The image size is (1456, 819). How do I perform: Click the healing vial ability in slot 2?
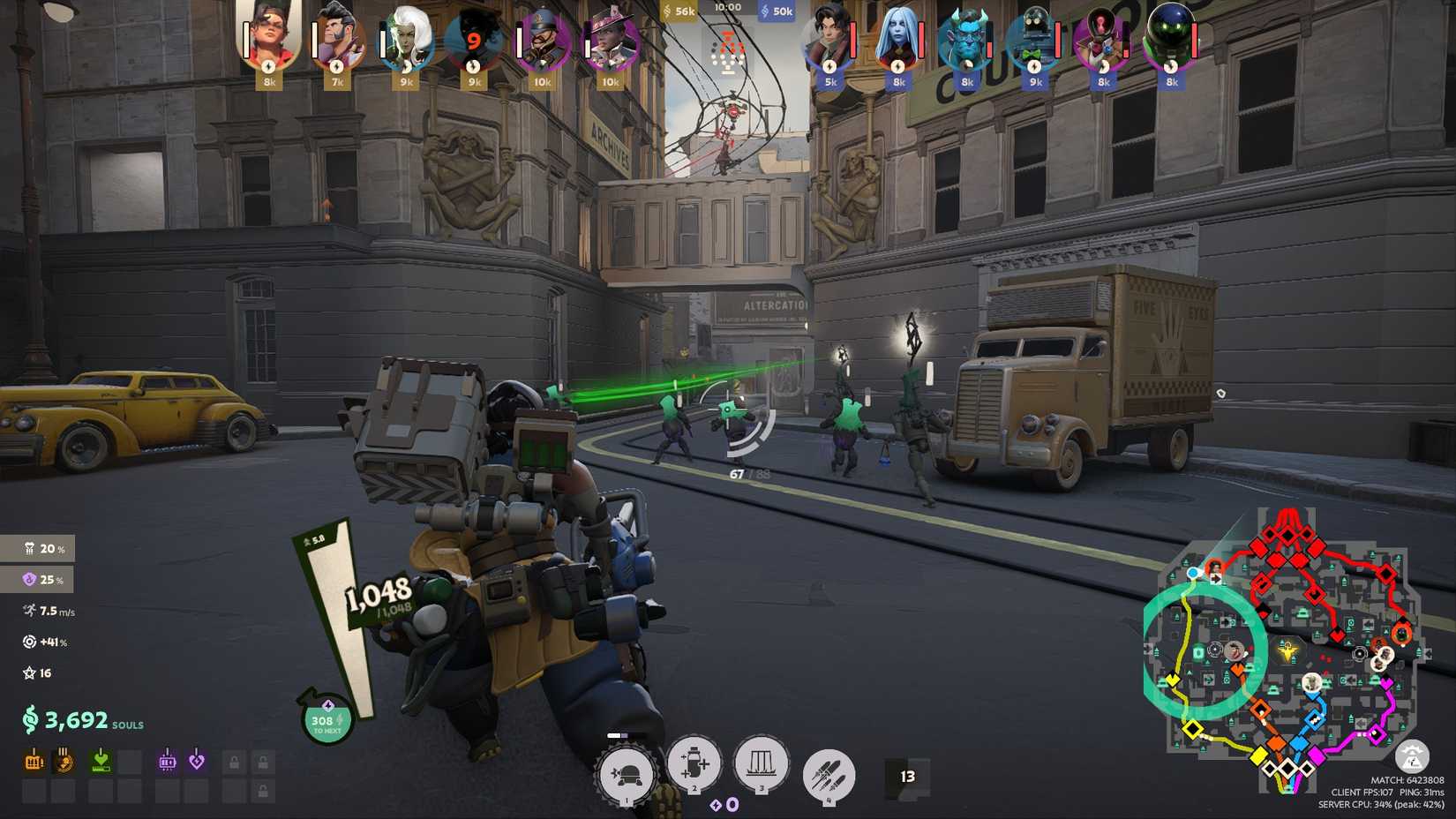[x=694, y=766]
